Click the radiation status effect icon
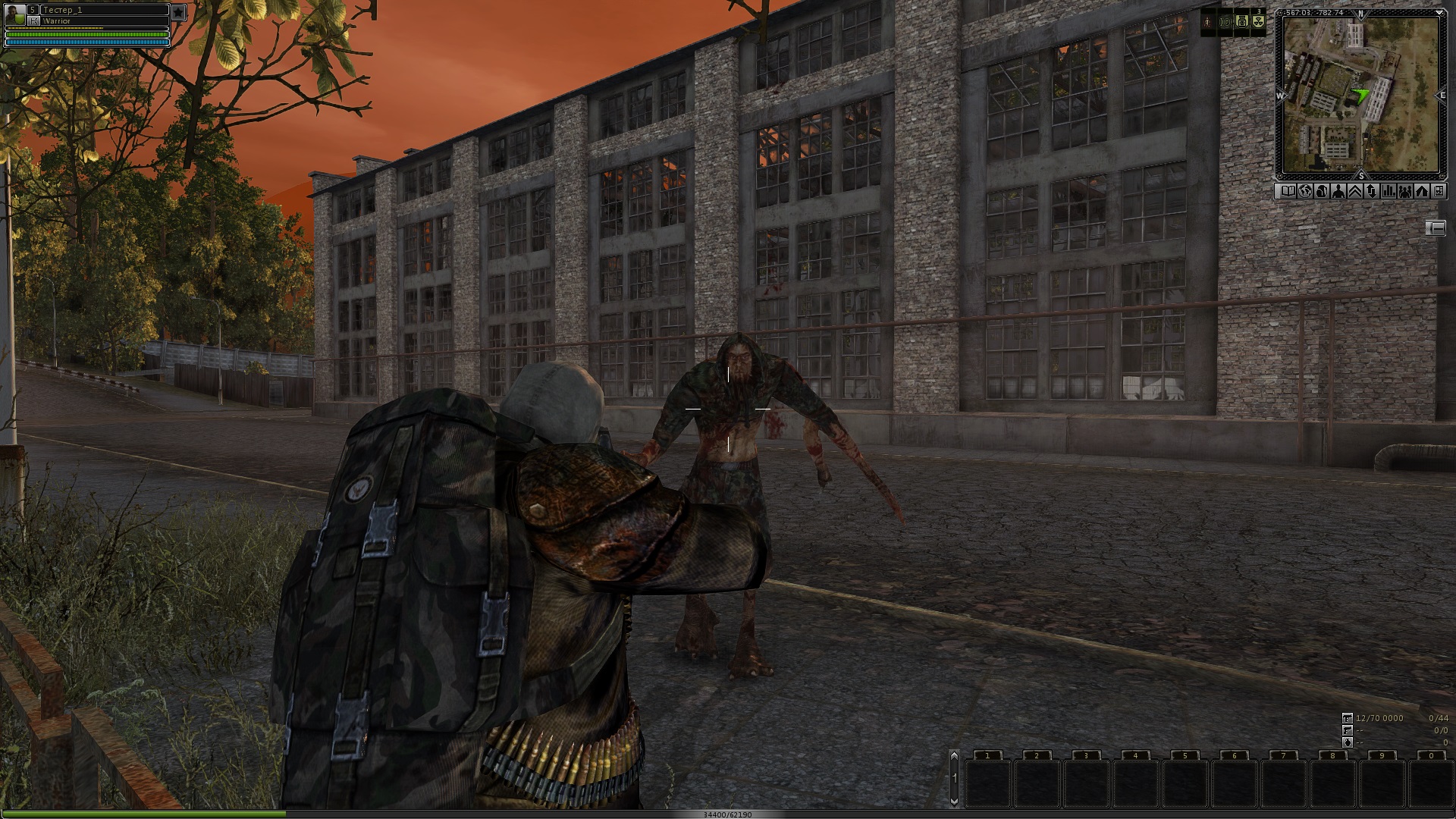 tap(1258, 22)
